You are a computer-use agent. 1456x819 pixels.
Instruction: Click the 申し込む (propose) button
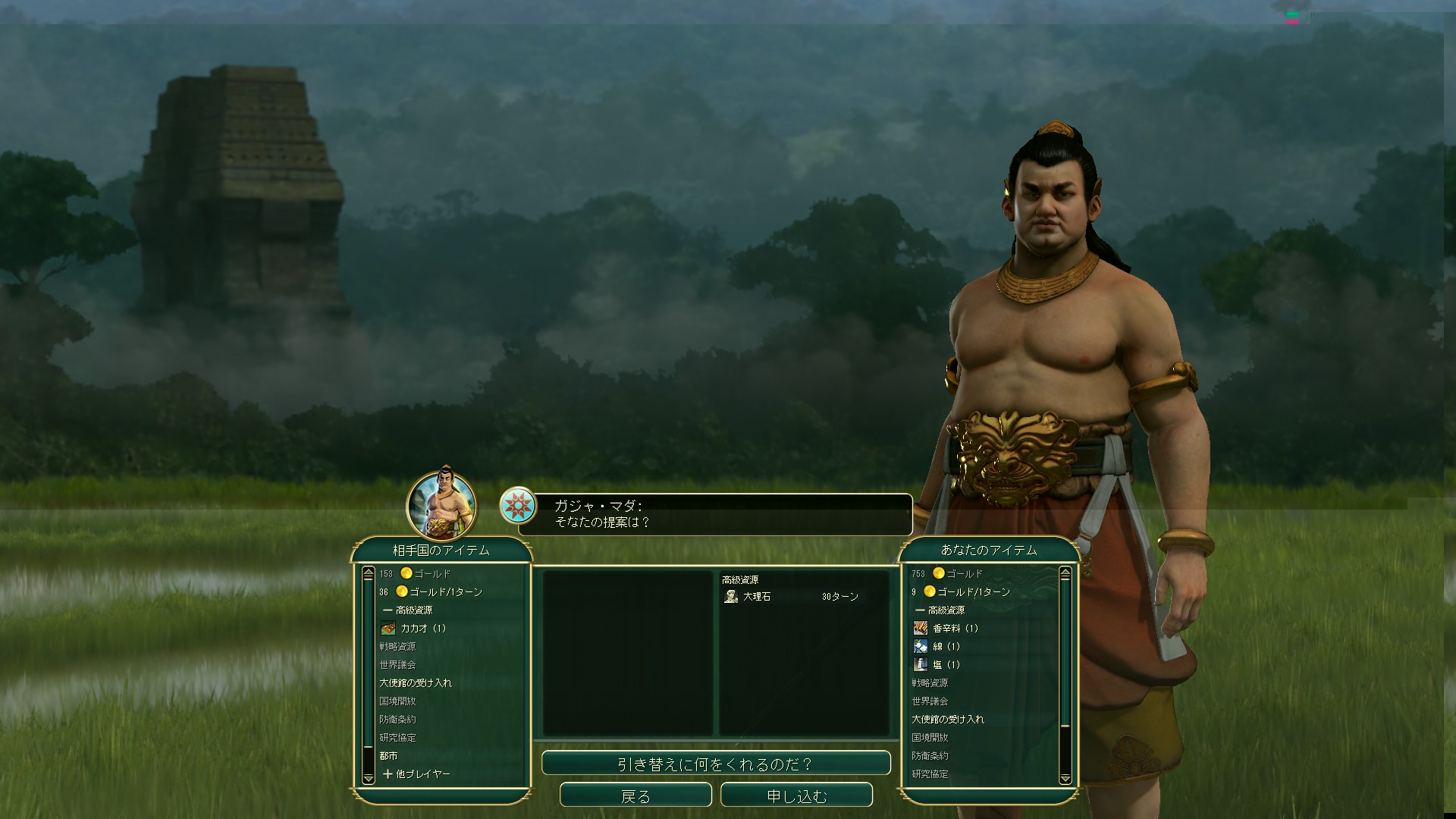pyautogui.click(x=796, y=796)
